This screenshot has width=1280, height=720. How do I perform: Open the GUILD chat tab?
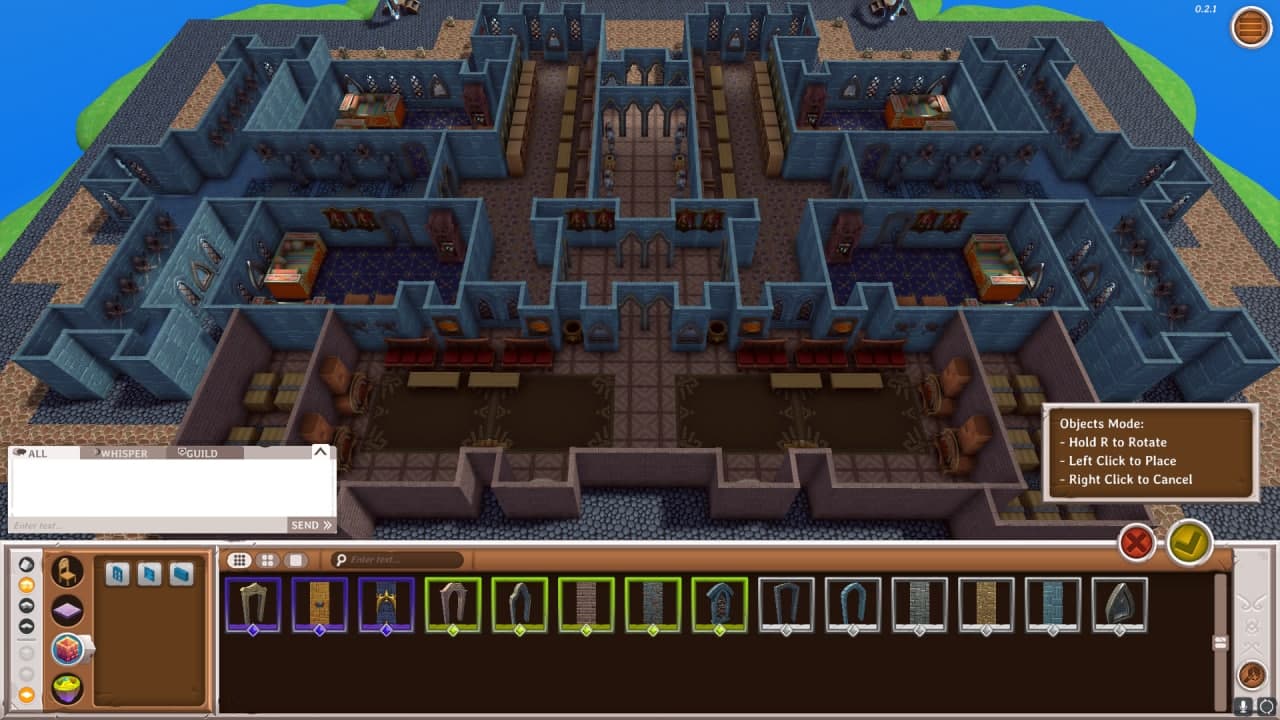pyautogui.click(x=197, y=453)
